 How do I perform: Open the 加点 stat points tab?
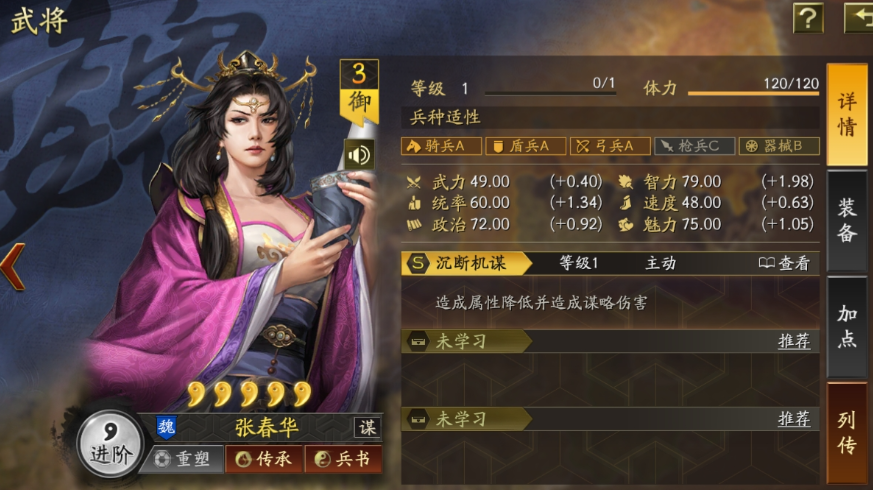point(846,326)
